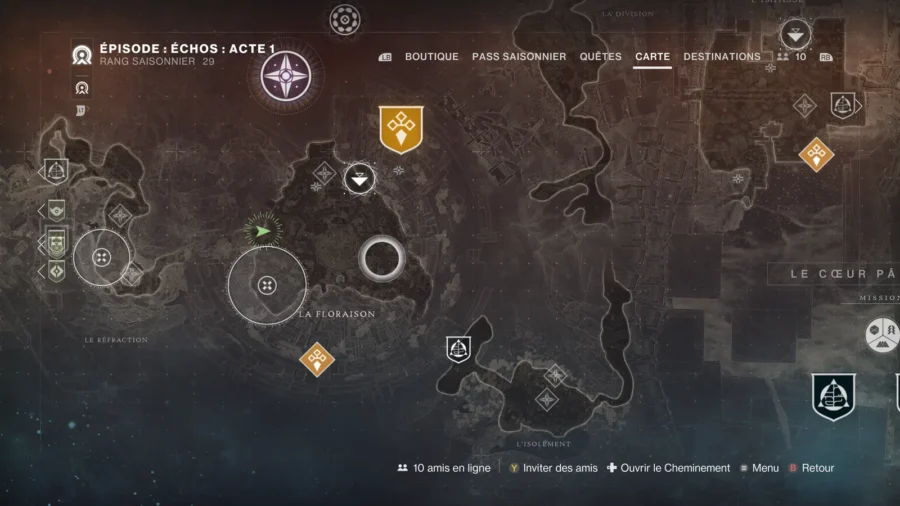Viewport: 900px width, 506px height.
Task: Select the Carte tab
Action: 652,57
